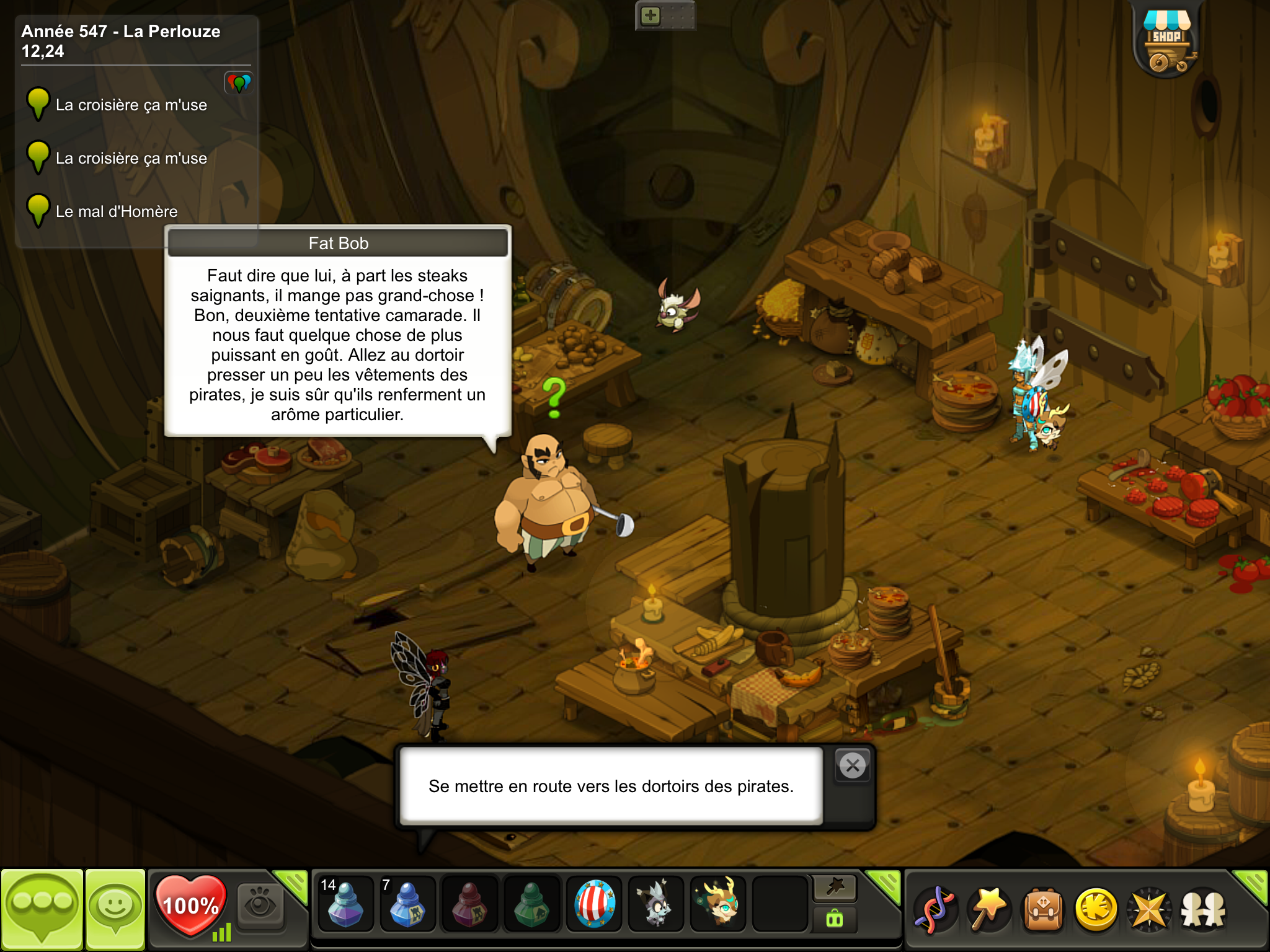Select the antlered creature pet slot
This screenshot has height=952, width=1270.
point(718,904)
